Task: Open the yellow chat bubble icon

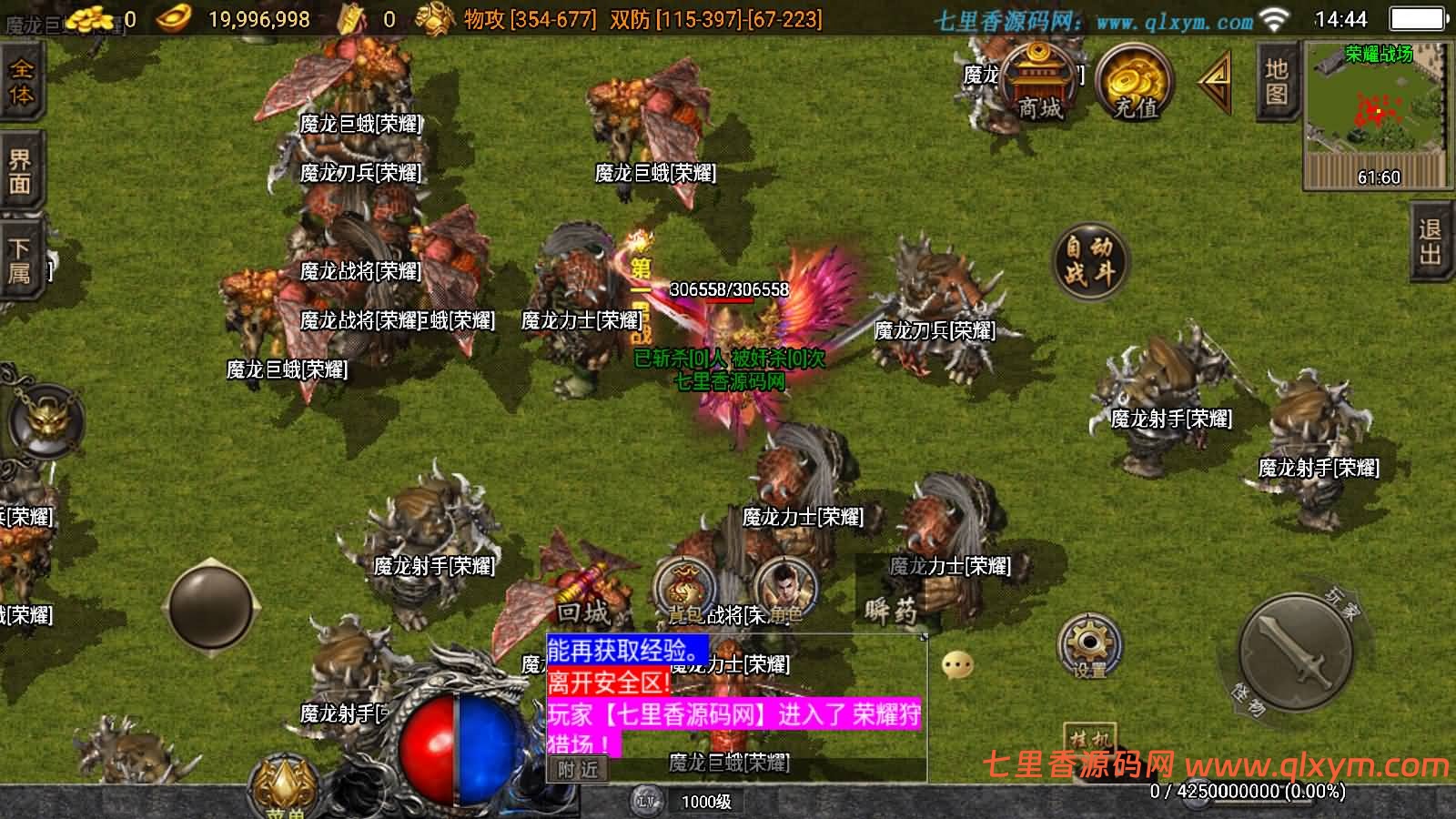Action: pyautogui.click(x=957, y=665)
